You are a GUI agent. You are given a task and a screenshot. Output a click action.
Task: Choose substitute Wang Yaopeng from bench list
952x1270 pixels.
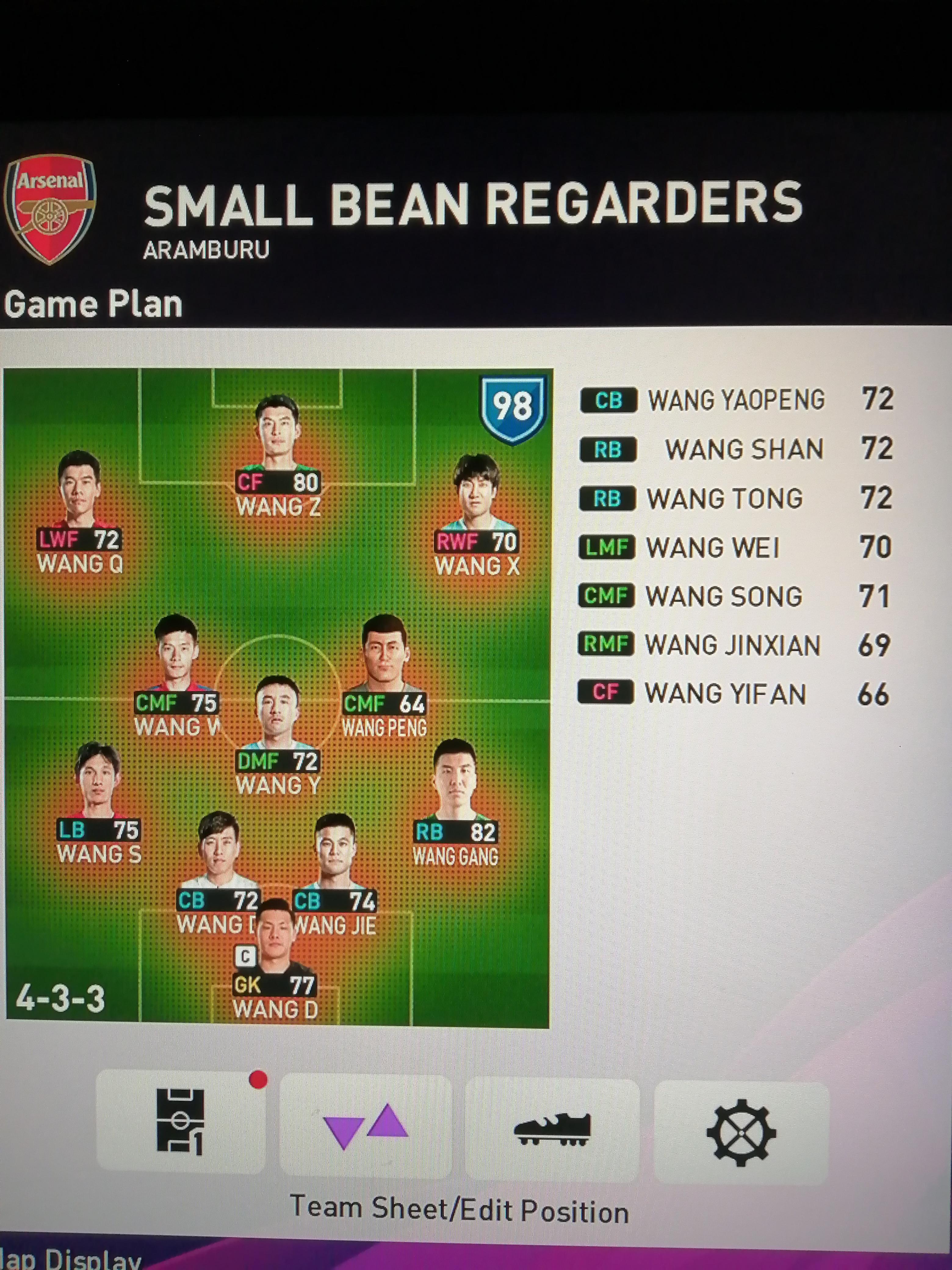coord(736,400)
